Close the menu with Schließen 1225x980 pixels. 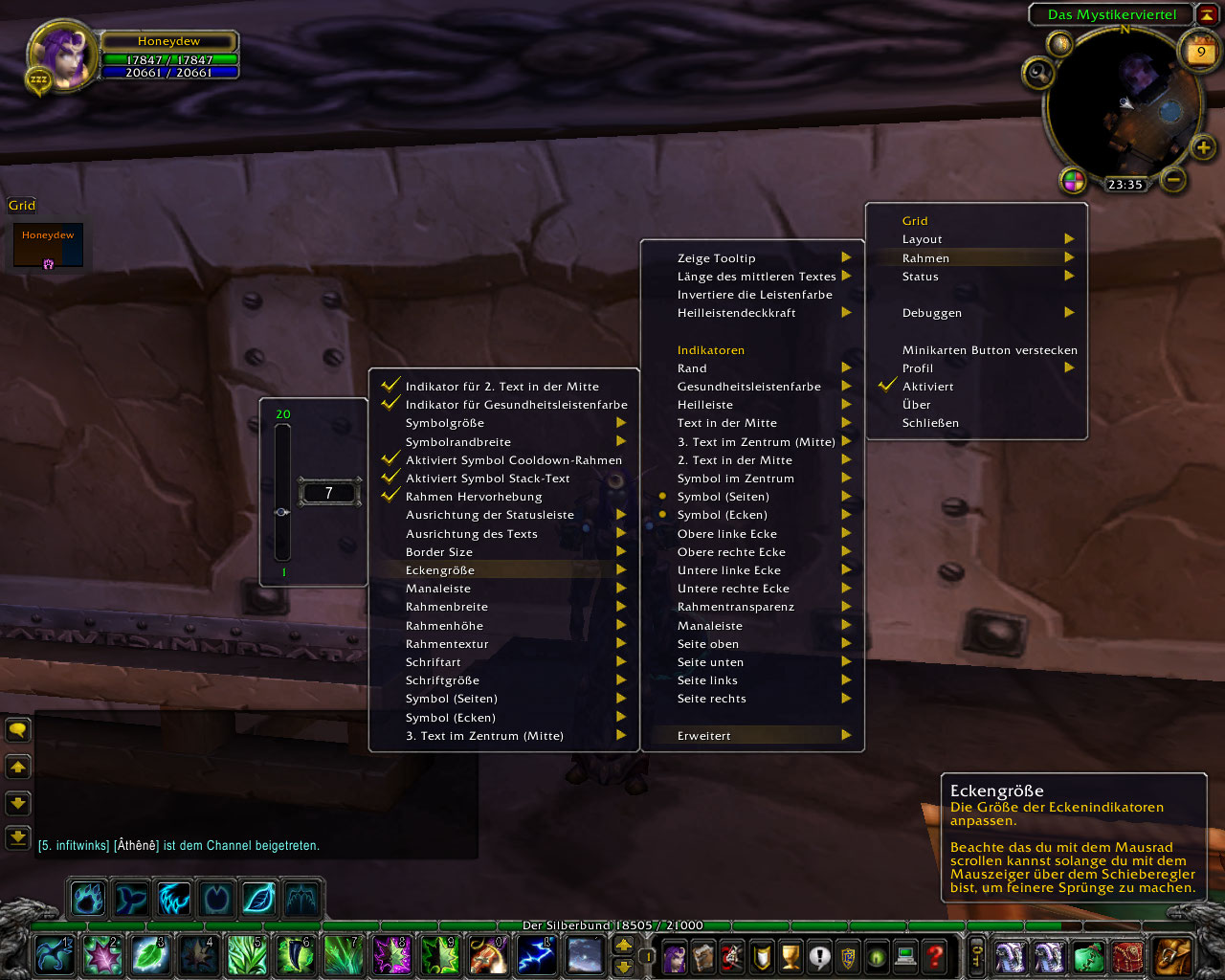pos(930,423)
